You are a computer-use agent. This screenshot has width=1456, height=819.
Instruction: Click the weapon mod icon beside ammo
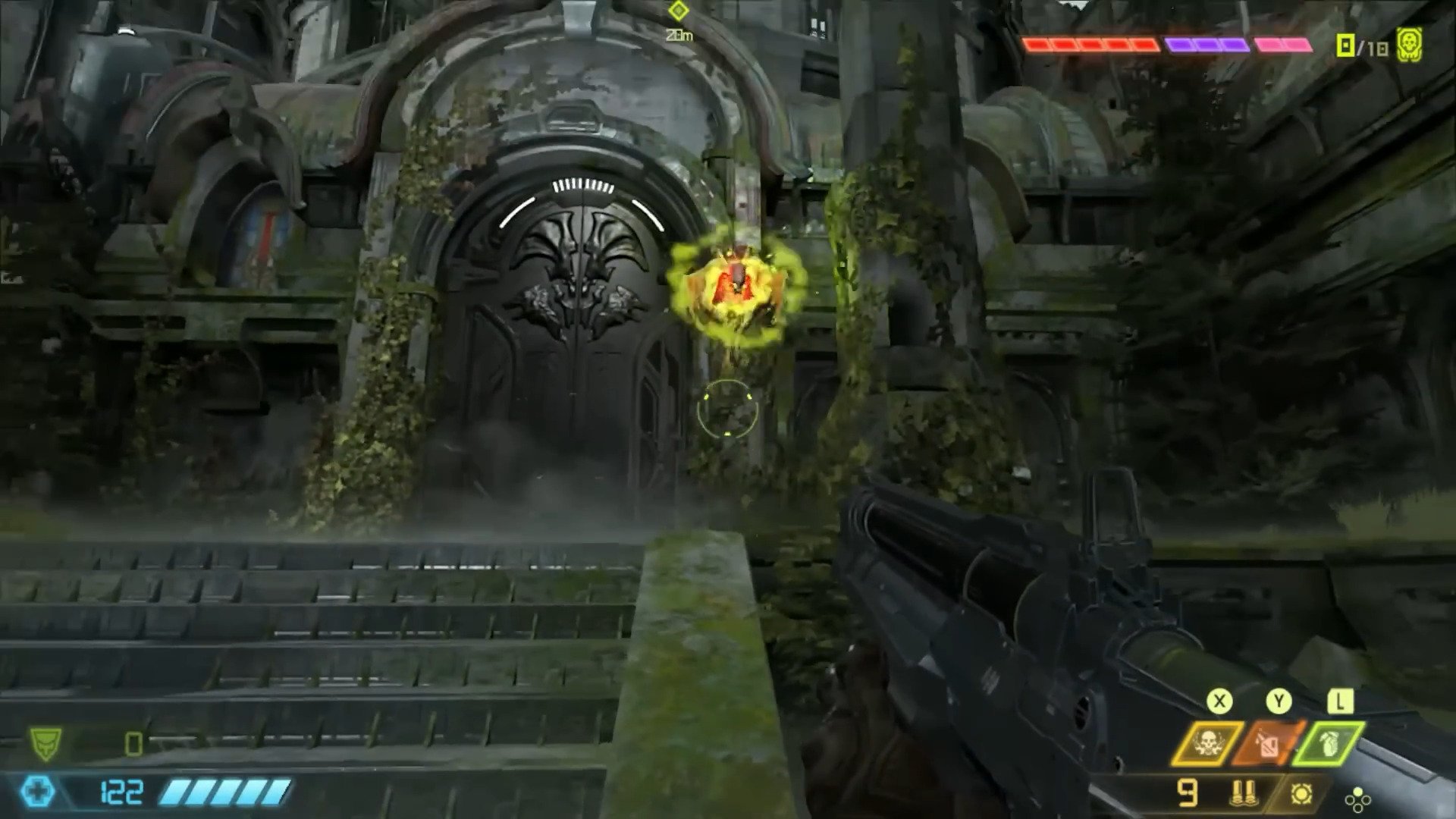point(1301,794)
